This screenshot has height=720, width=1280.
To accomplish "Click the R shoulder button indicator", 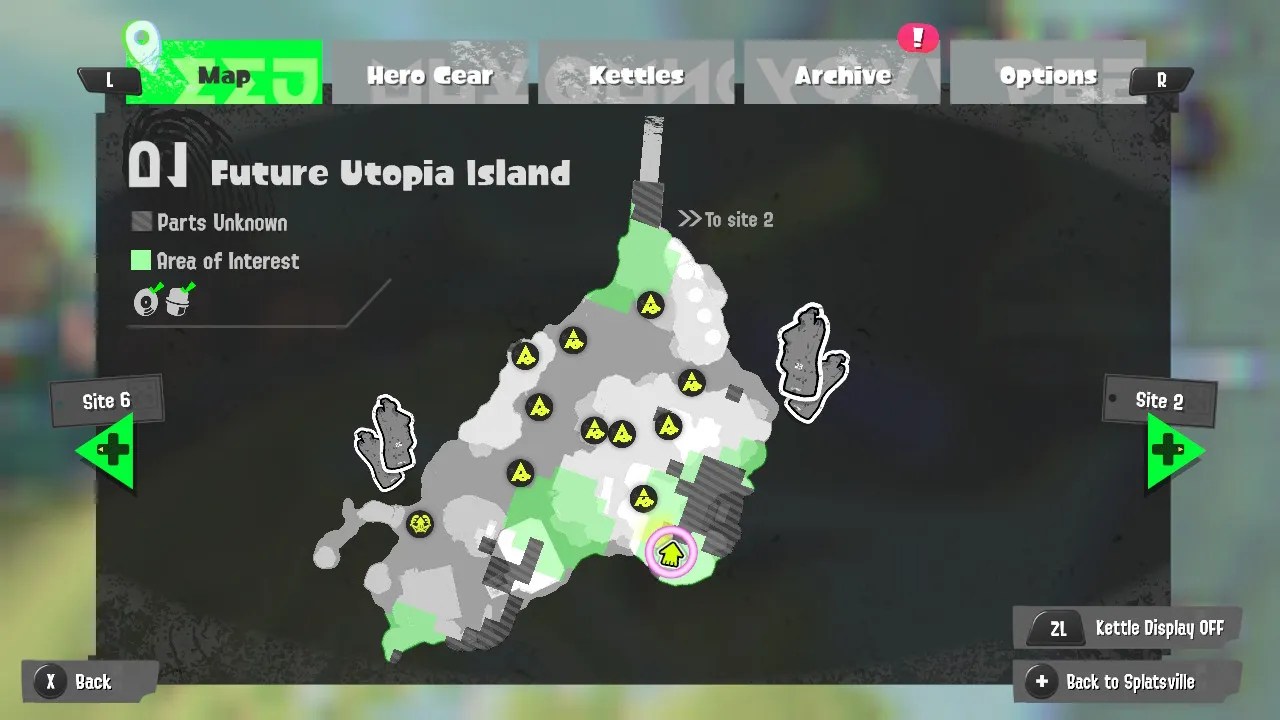I will [x=1160, y=80].
